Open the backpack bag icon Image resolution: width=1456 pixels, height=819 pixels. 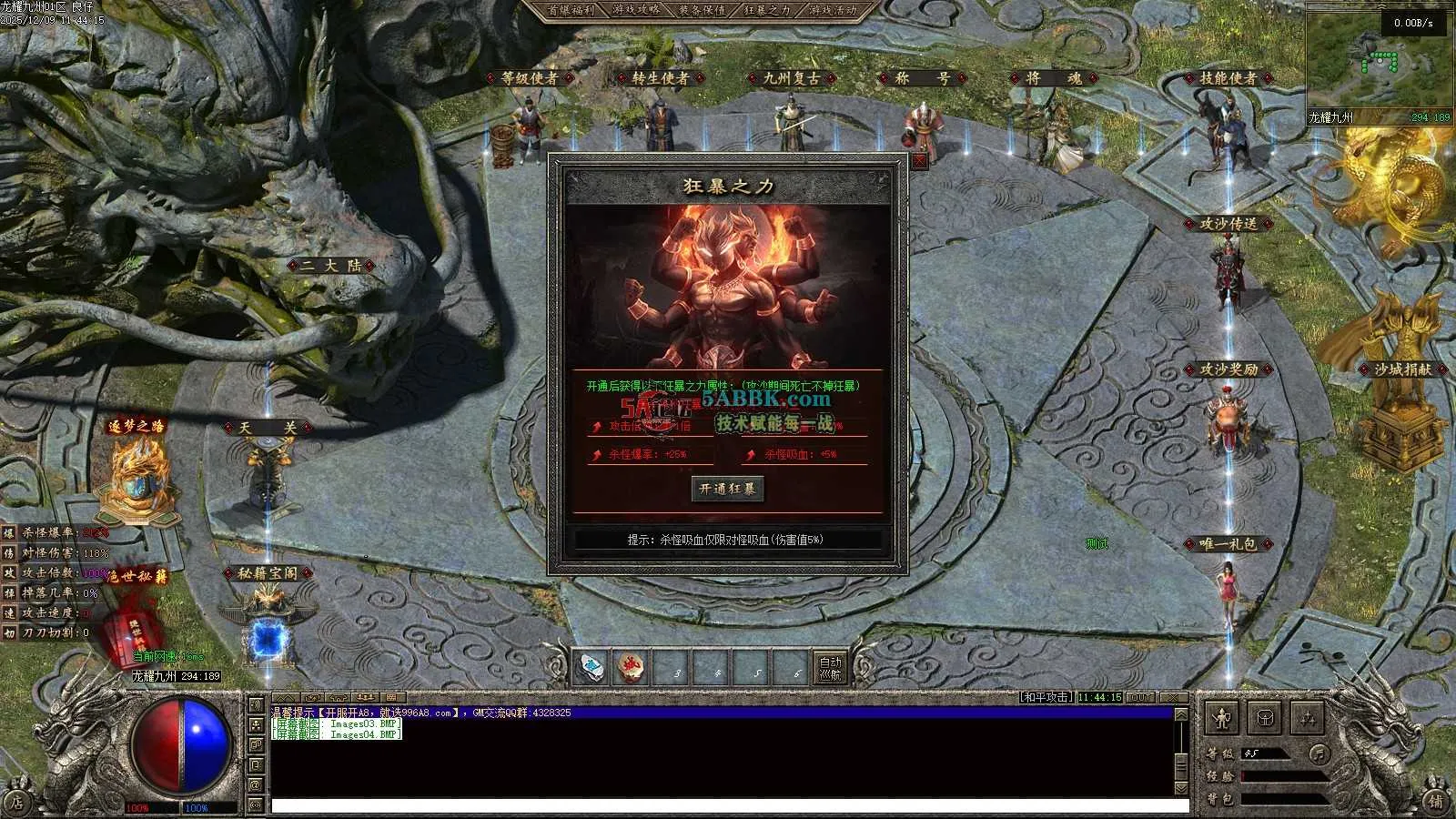(1265, 719)
